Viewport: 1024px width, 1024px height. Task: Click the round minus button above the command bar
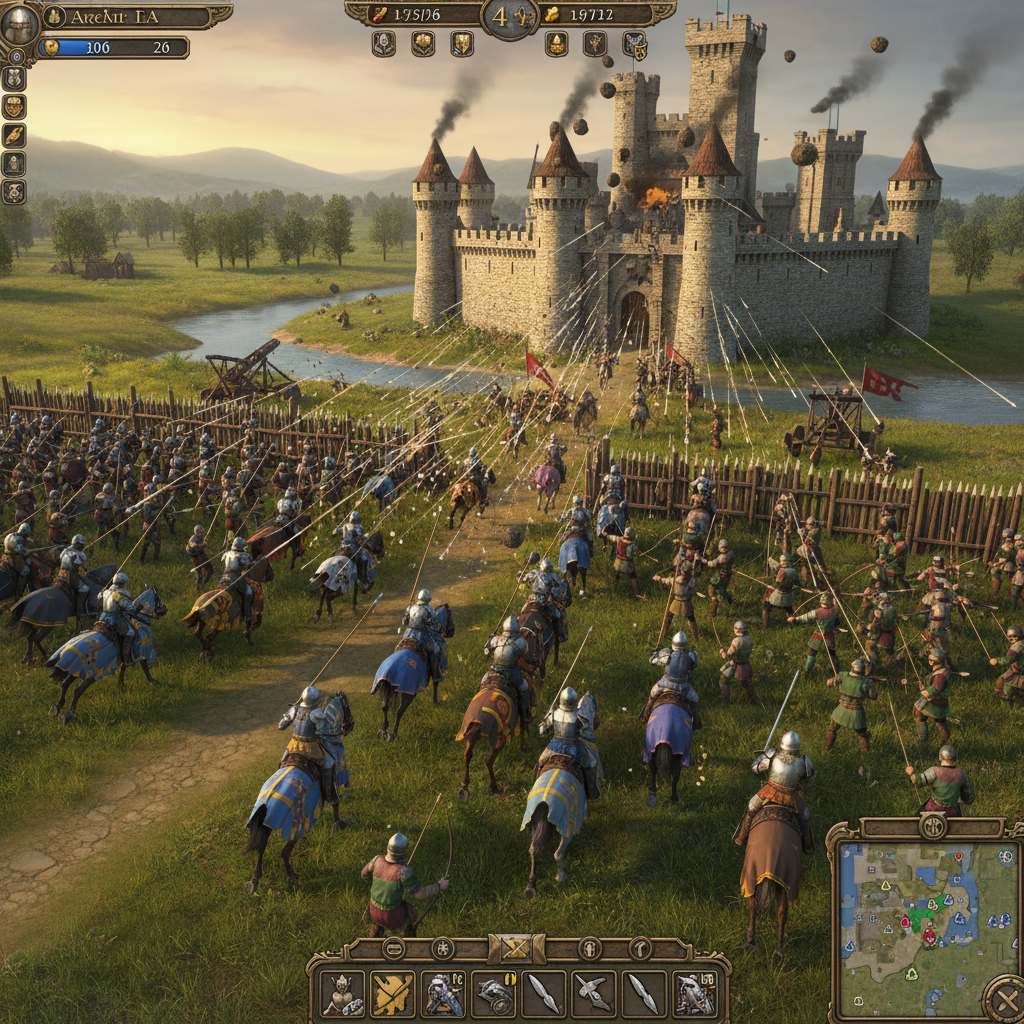pos(394,948)
